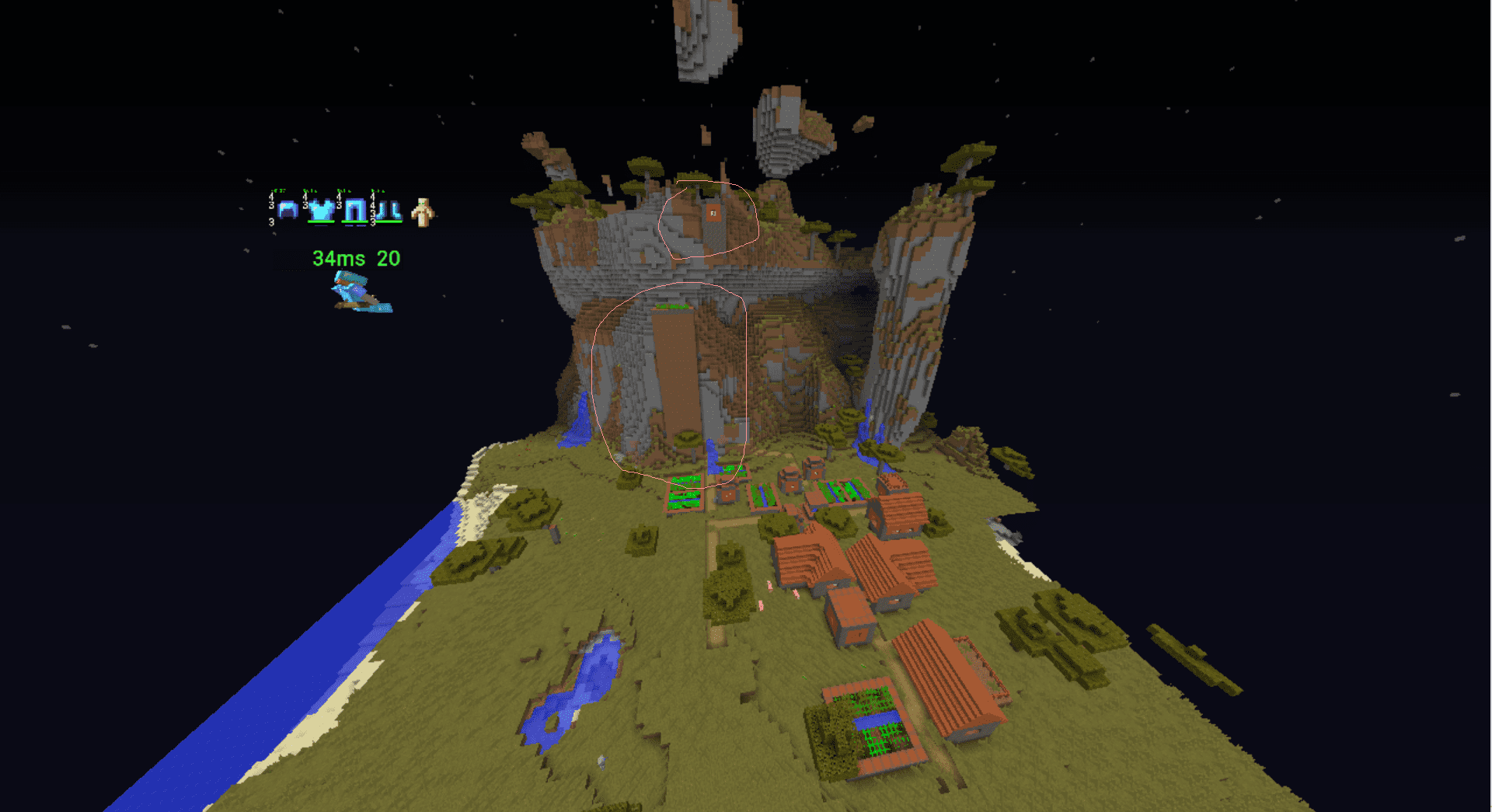Select the diamond leggings icon
The width and height of the screenshot is (1492, 812).
(355, 211)
